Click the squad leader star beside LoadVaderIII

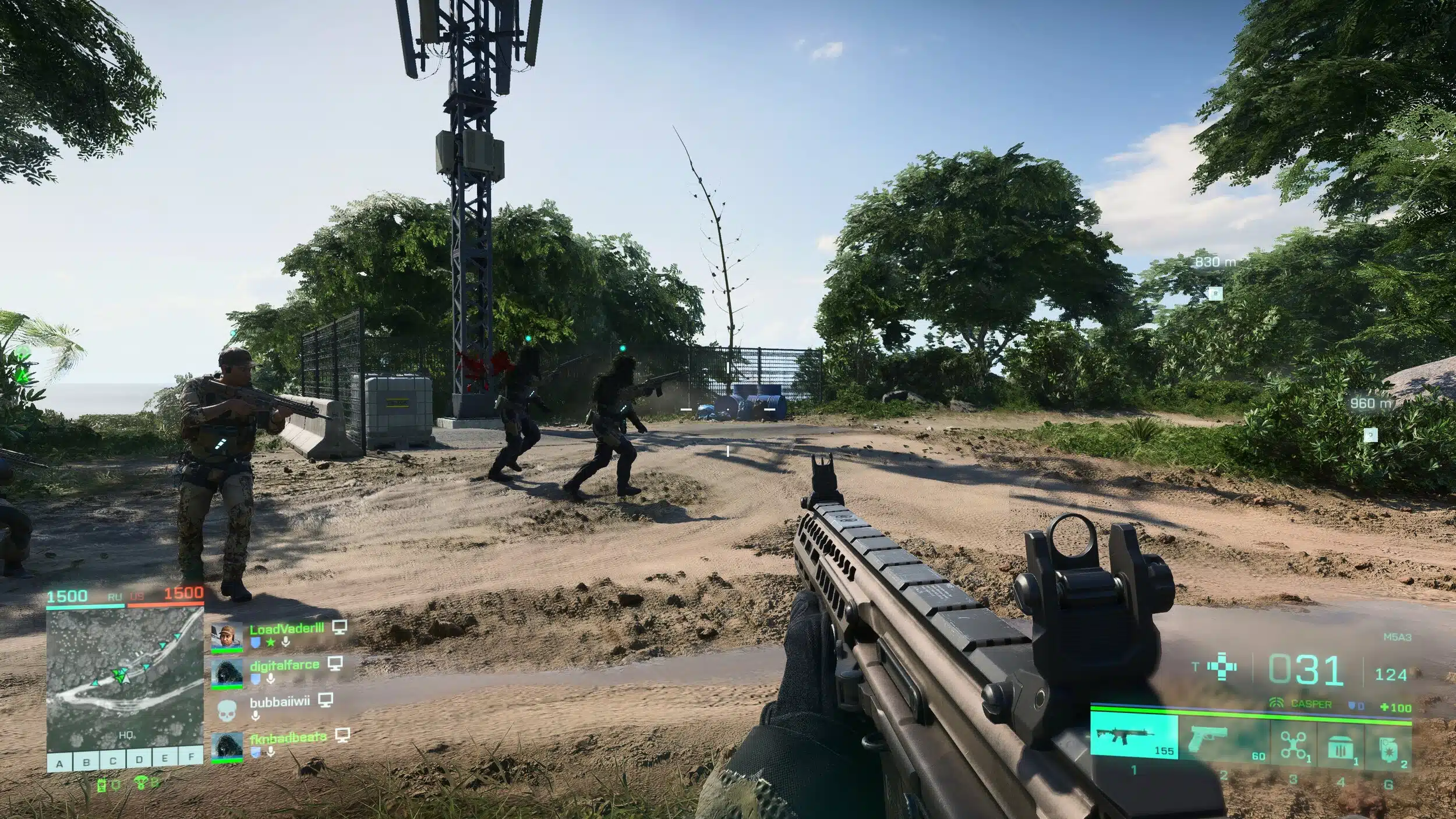tap(270, 642)
